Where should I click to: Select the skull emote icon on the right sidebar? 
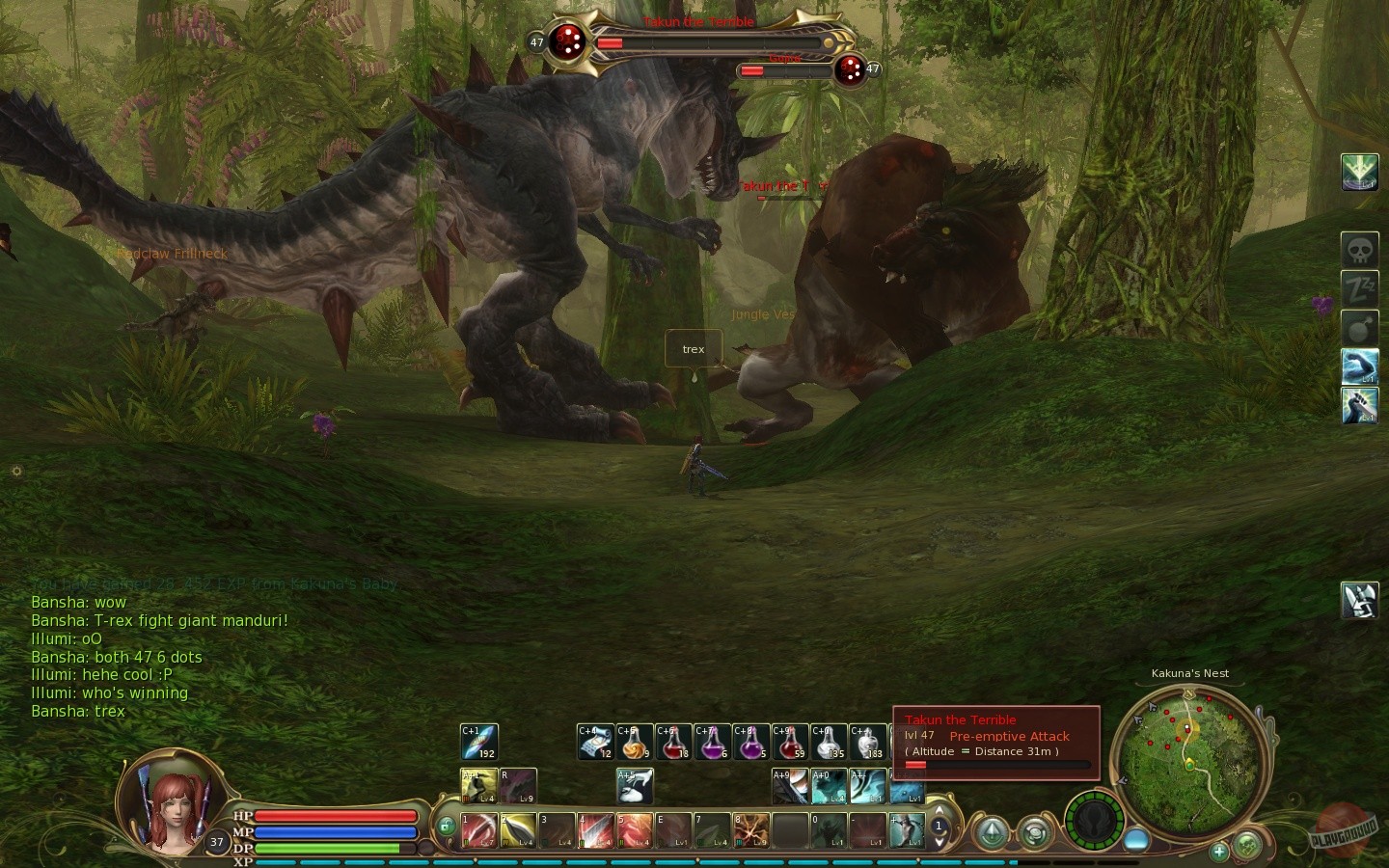coord(1360,248)
